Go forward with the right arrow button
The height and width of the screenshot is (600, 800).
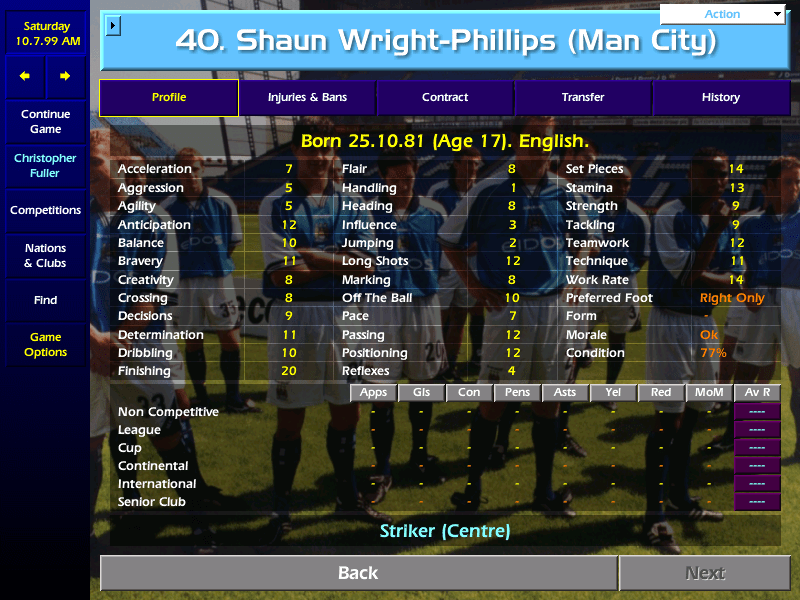pyautogui.click(x=65, y=76)
